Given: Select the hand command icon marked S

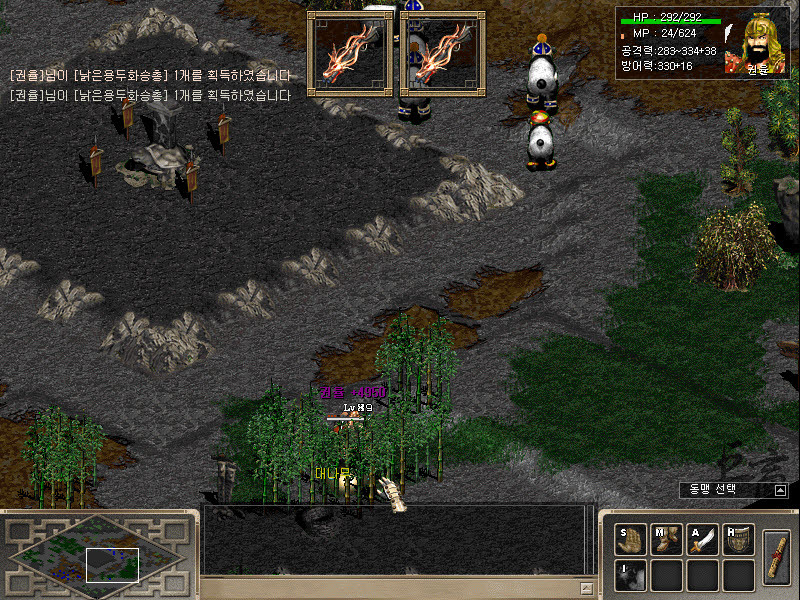Looking at the screenshot, I should 630,539.
